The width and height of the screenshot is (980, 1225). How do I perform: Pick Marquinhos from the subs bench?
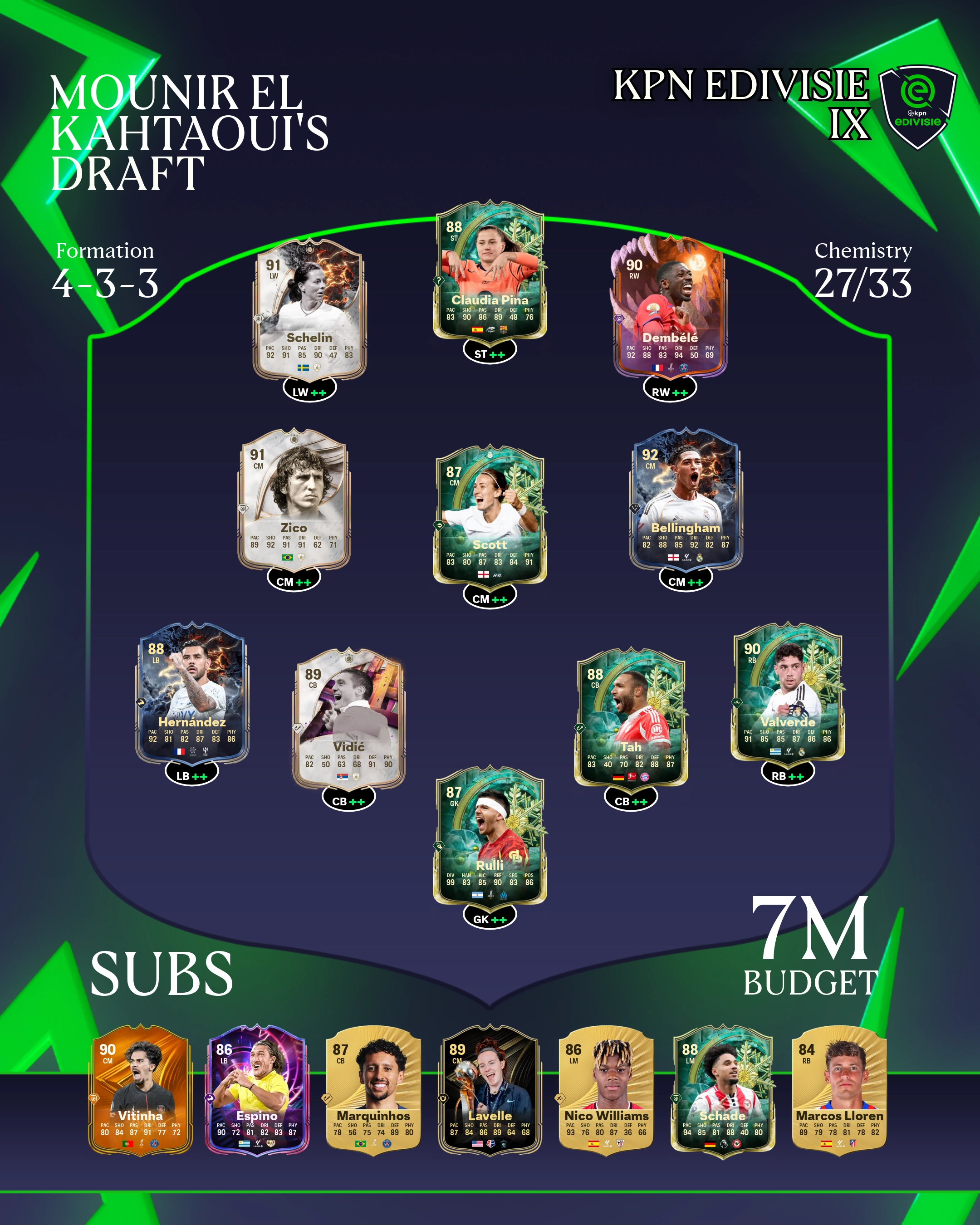point(373,1091)
